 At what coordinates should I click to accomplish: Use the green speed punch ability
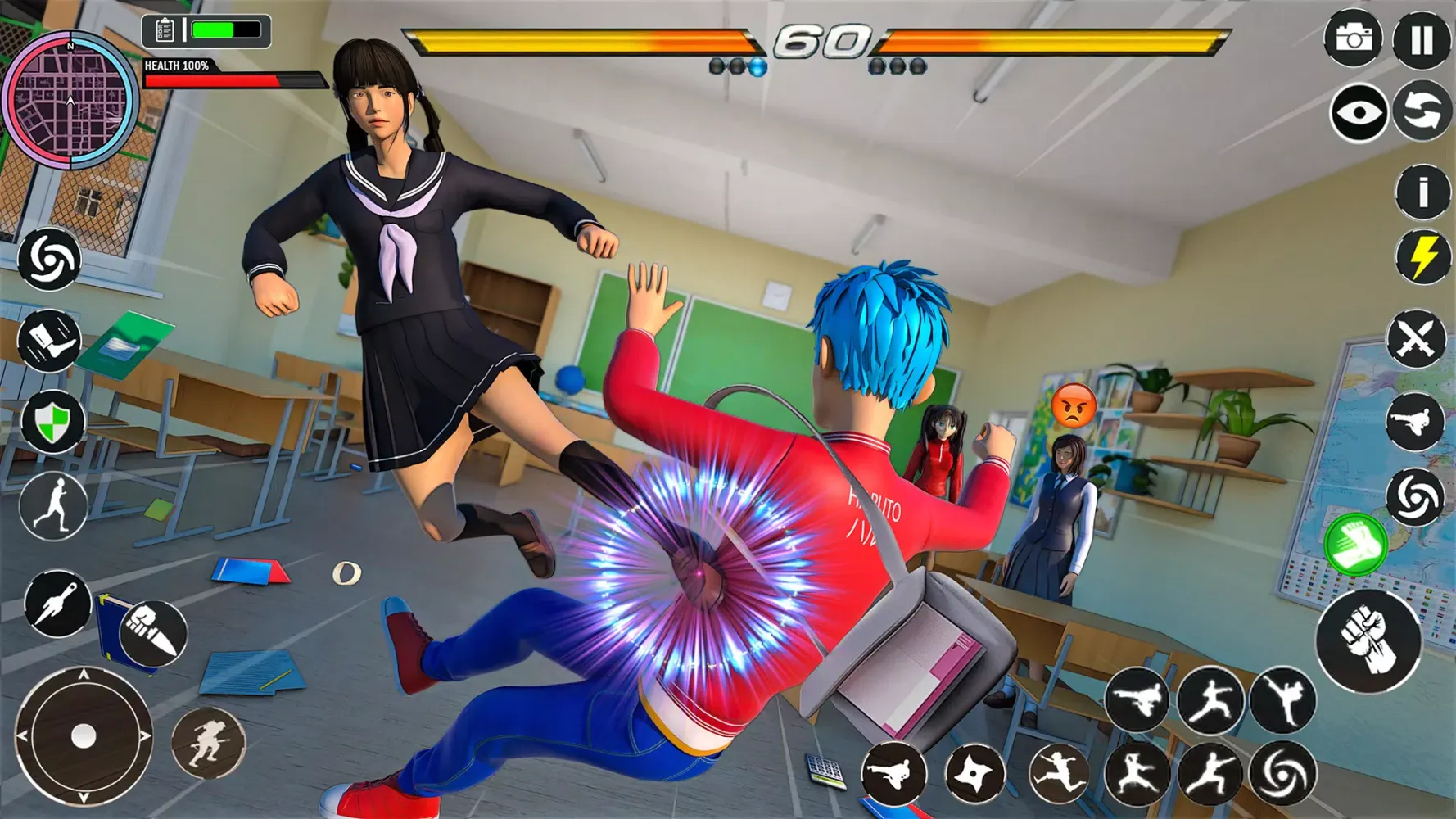(x=1354, y=545)
